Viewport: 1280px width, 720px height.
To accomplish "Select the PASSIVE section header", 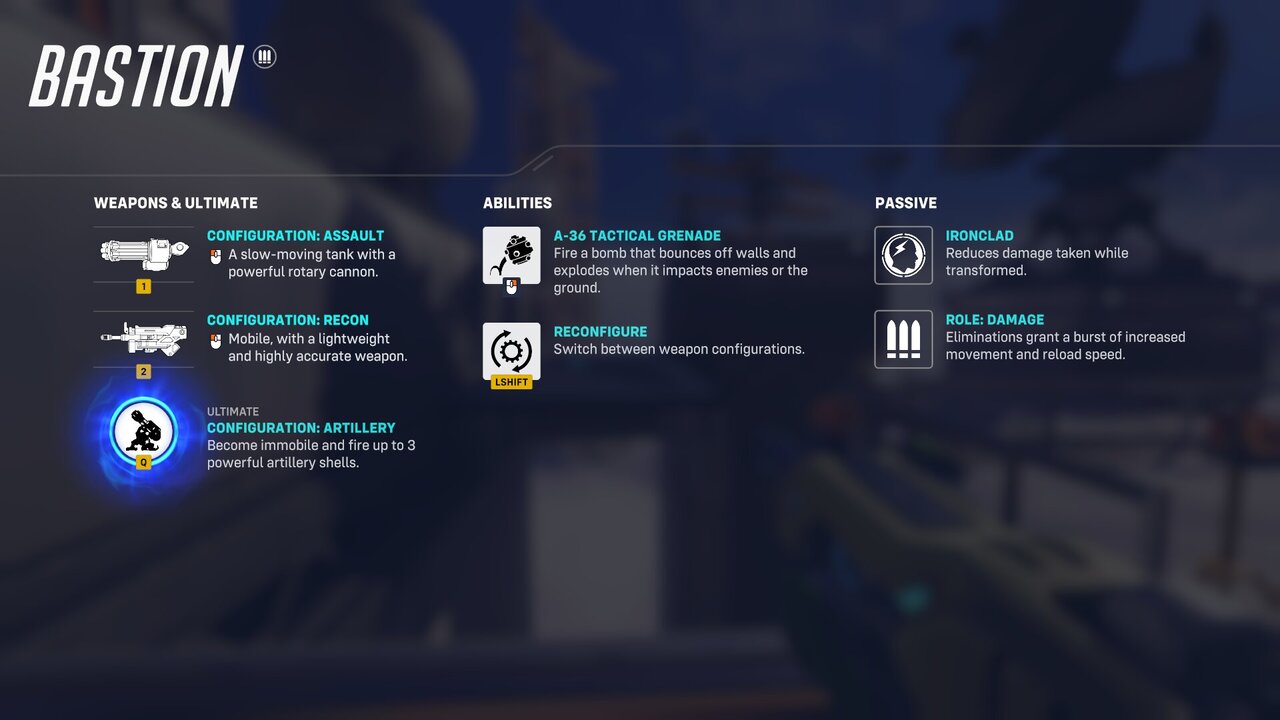I will 905,202.
